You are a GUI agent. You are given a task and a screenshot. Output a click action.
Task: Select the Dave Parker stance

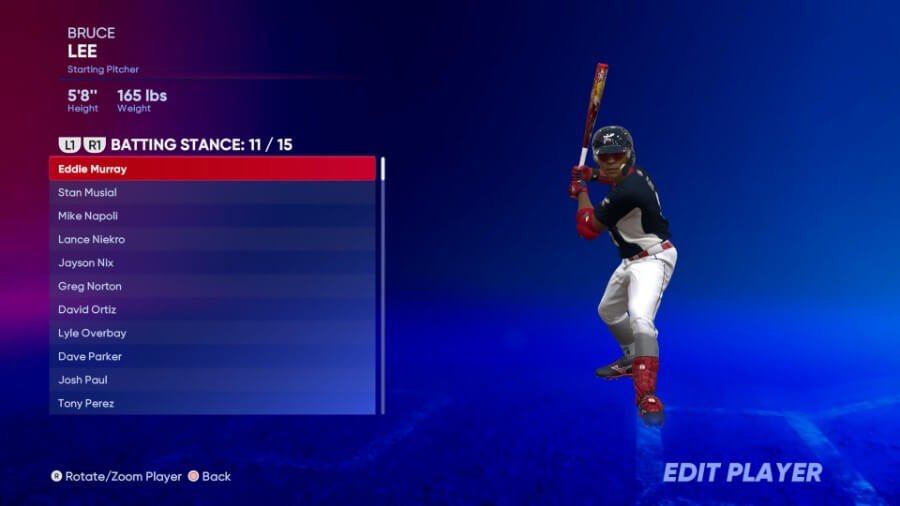[212, 357]
